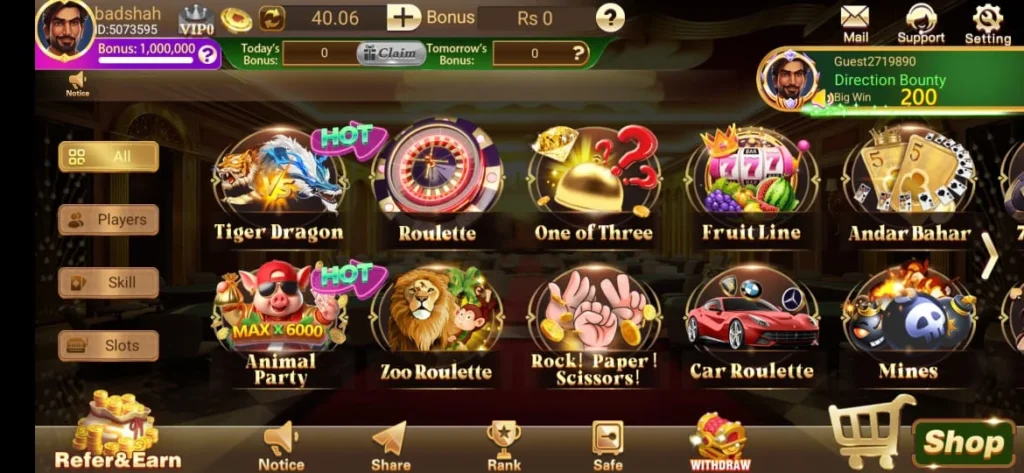This screenshot has height=473, width=1024.
Task: Launch the Roulette game tile
Action: coord(436,186)
